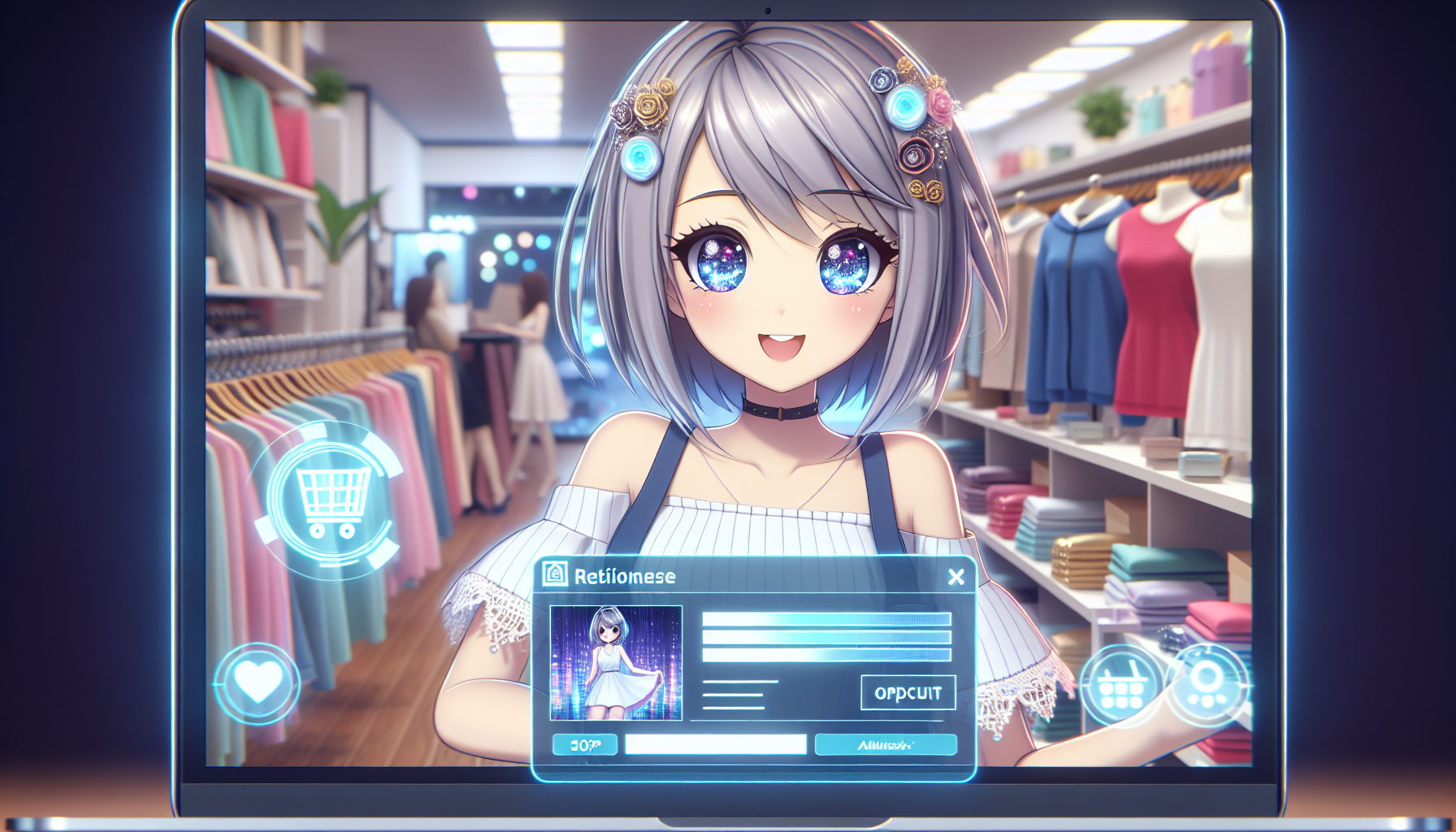Tap the heart favorite icon
Image resolution: width=1456 pixels, height=832 pixels.
tap(258, 682)
